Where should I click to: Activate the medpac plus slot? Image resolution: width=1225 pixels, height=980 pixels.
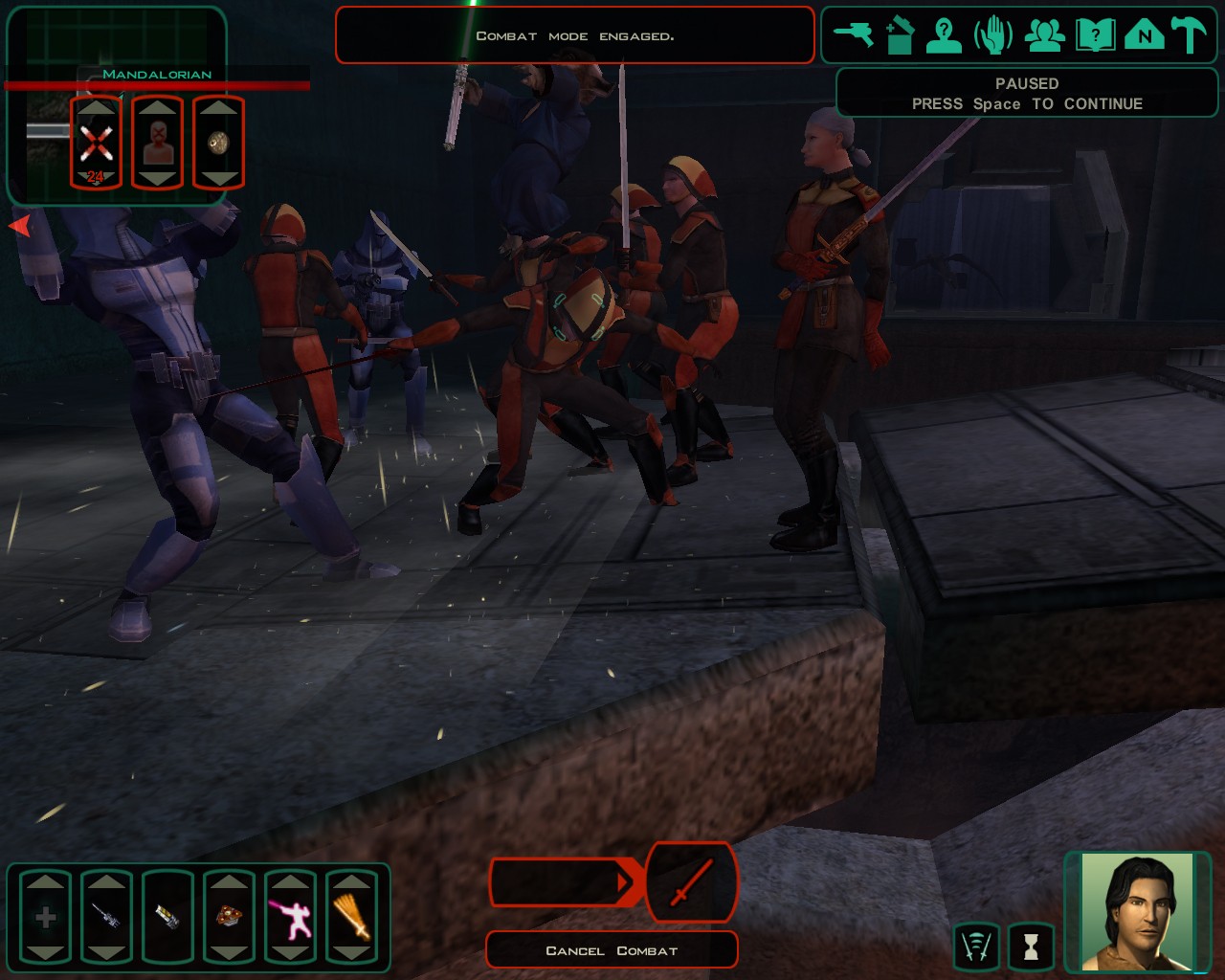pyautogui.click(x=45, y=918)
